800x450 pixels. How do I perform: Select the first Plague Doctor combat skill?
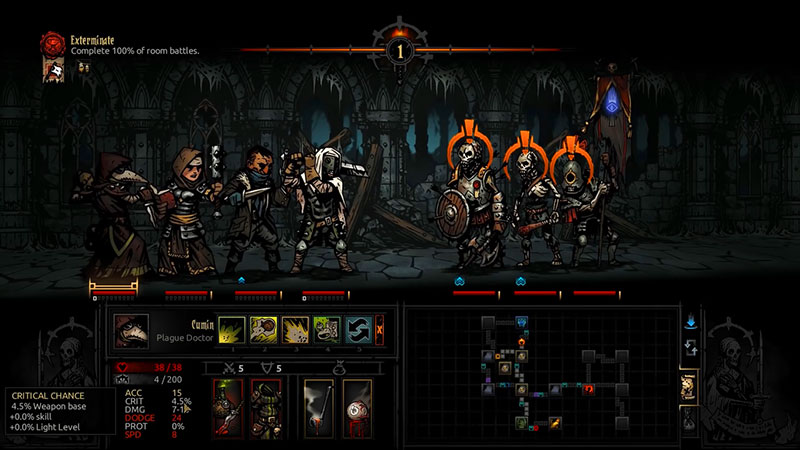[232, 330]
